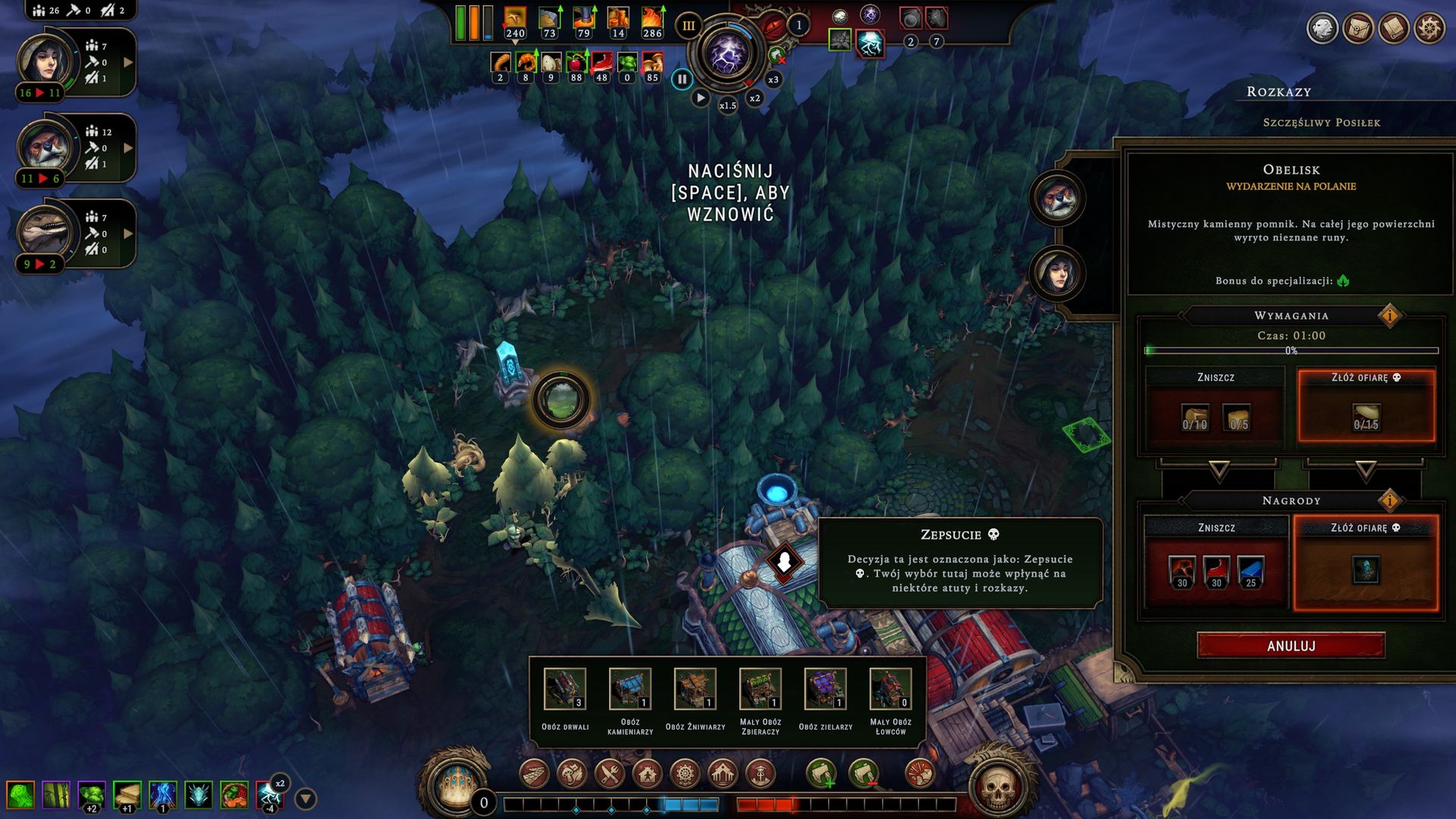Click the info icon beside Wymagania
The height and width of the screenshot is (819, 1456).
[x=1389, y=315]
